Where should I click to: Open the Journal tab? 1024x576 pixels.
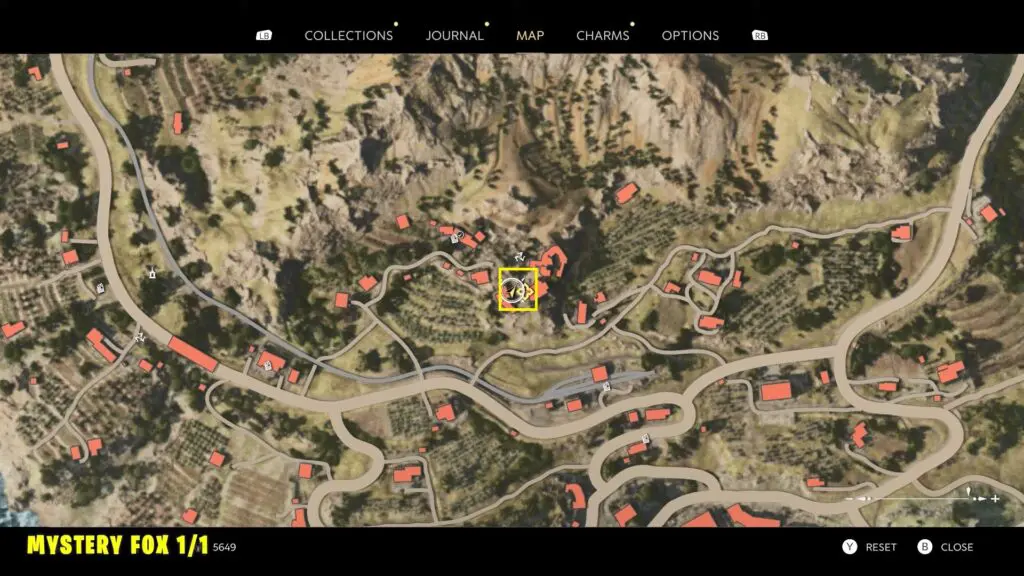[454, 35]
